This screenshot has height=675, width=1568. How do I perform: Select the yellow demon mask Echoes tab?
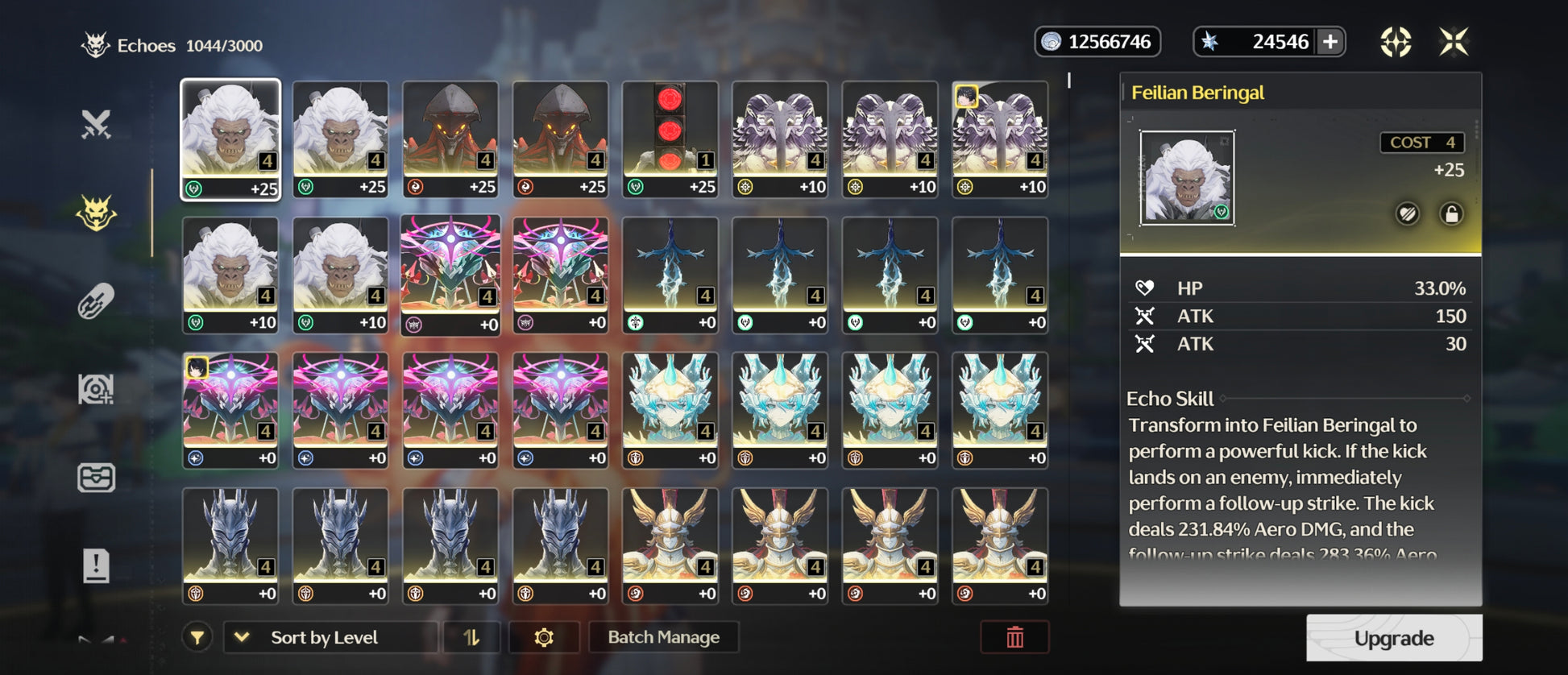coord(96,213)
